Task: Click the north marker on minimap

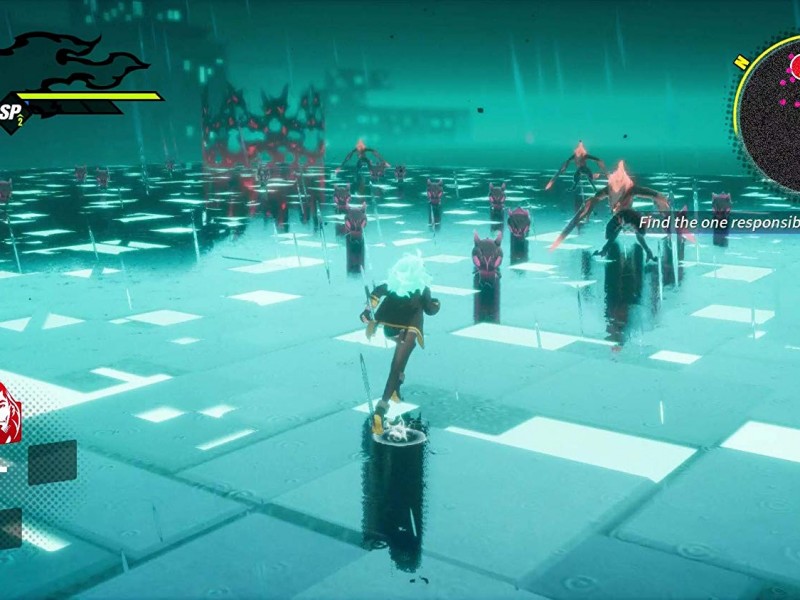Action: (x=741, y=61)
